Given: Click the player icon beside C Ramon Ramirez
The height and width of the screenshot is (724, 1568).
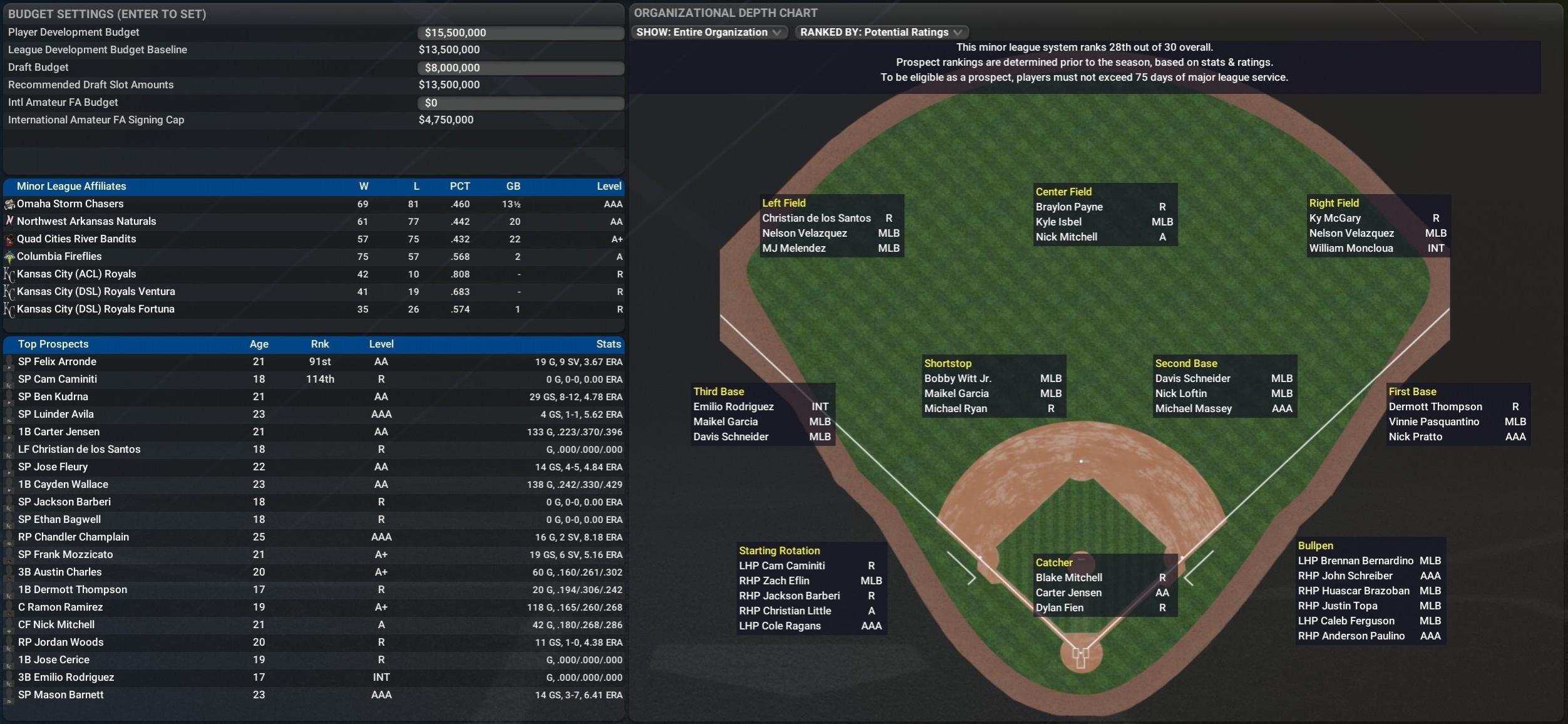Looking at the screenshot, I should coord(9,607).
